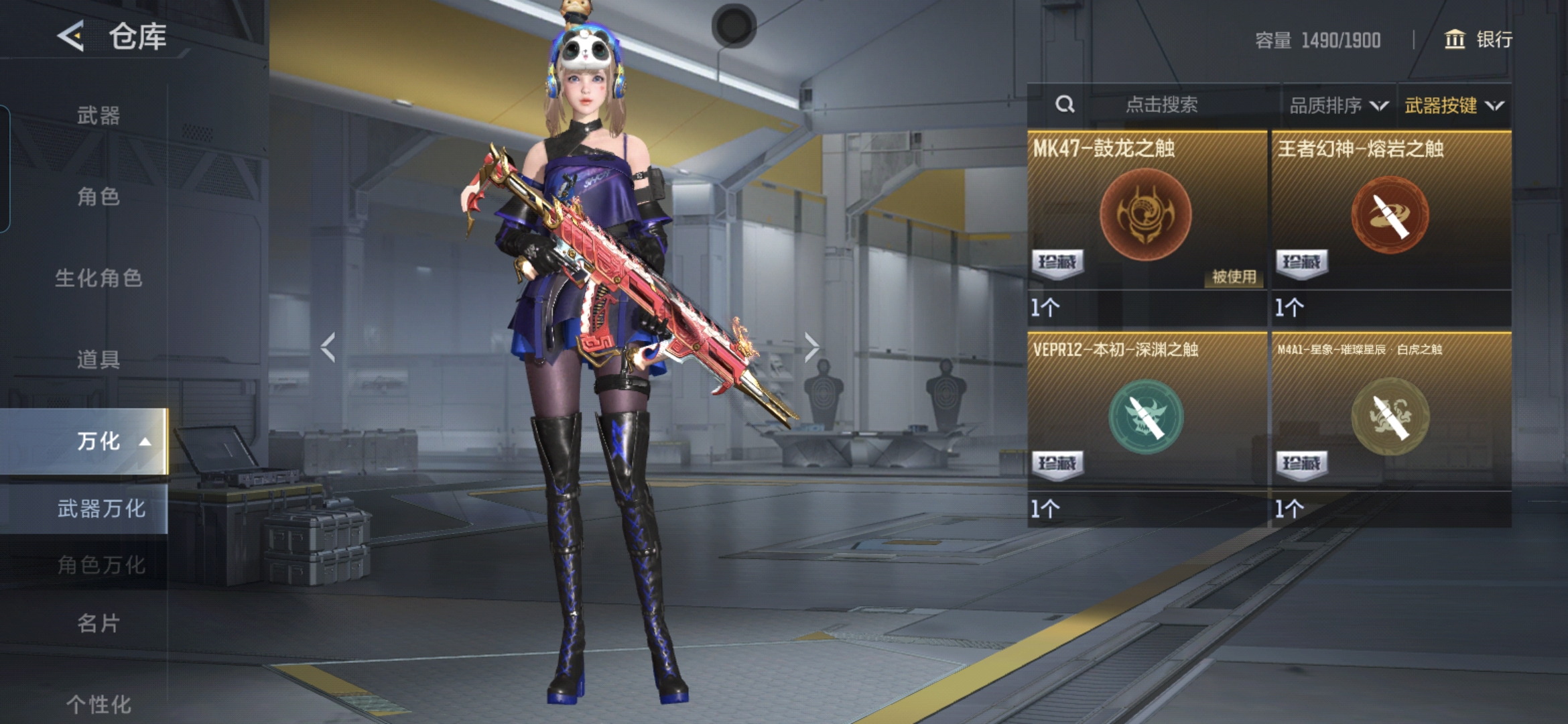Switch to the 角色万化 subcategory

[x=101, y=565]
